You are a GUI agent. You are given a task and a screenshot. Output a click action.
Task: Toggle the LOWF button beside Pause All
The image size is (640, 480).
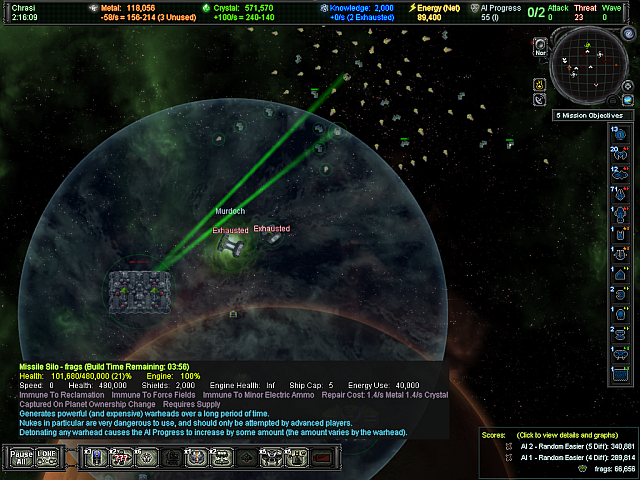pyautogui.click(x=48, y=457)
